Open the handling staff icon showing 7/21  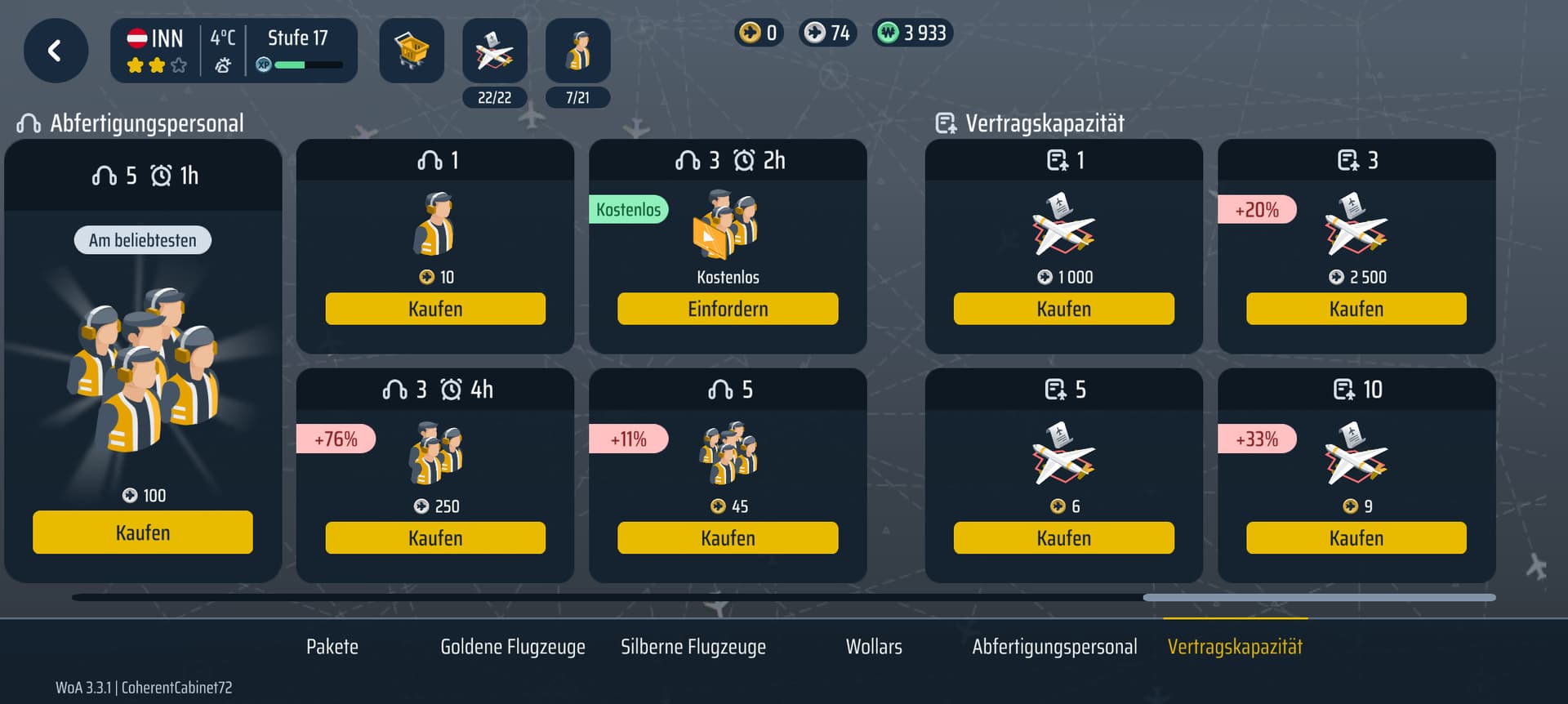577,52
